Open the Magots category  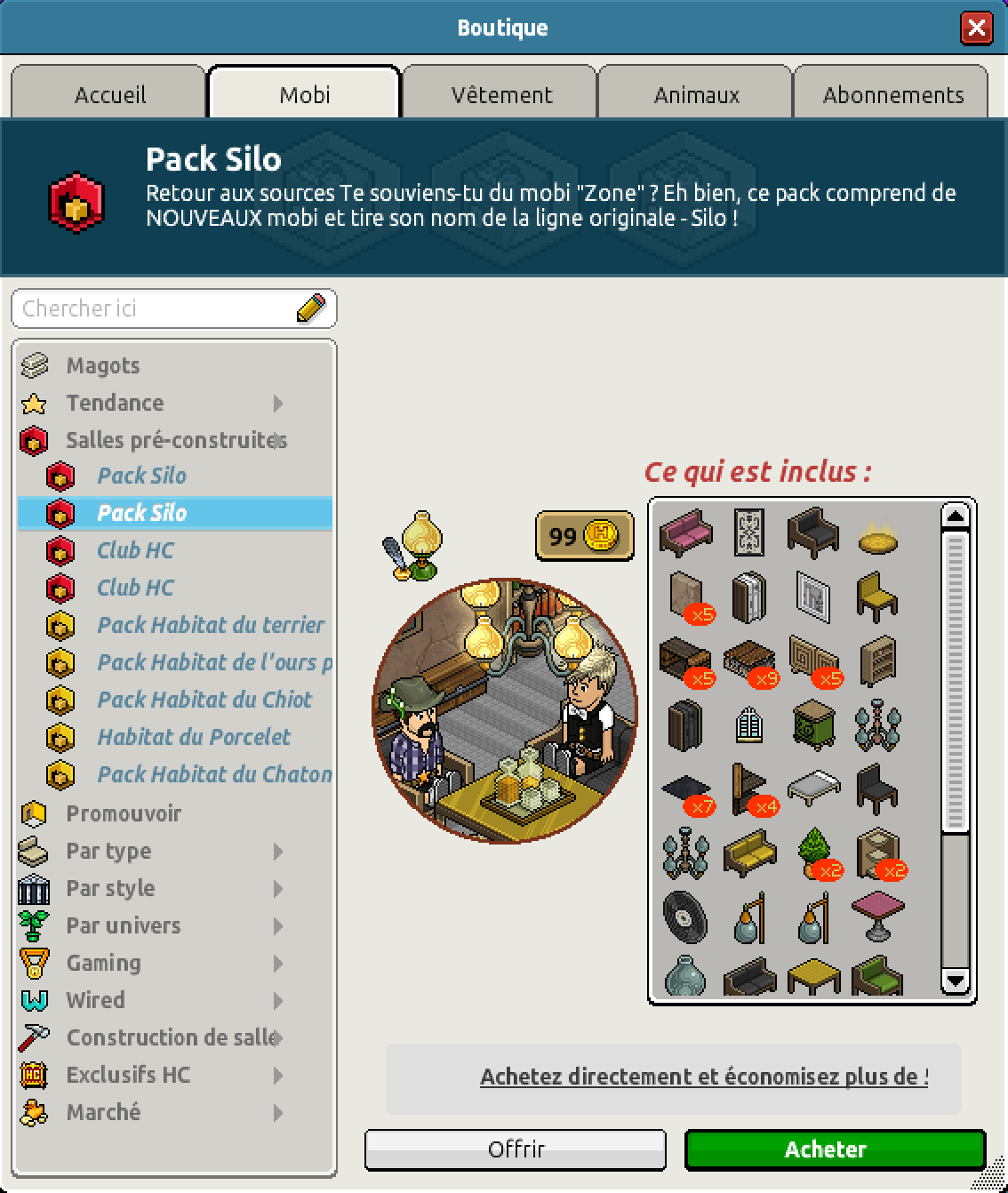tap(102, 365)
